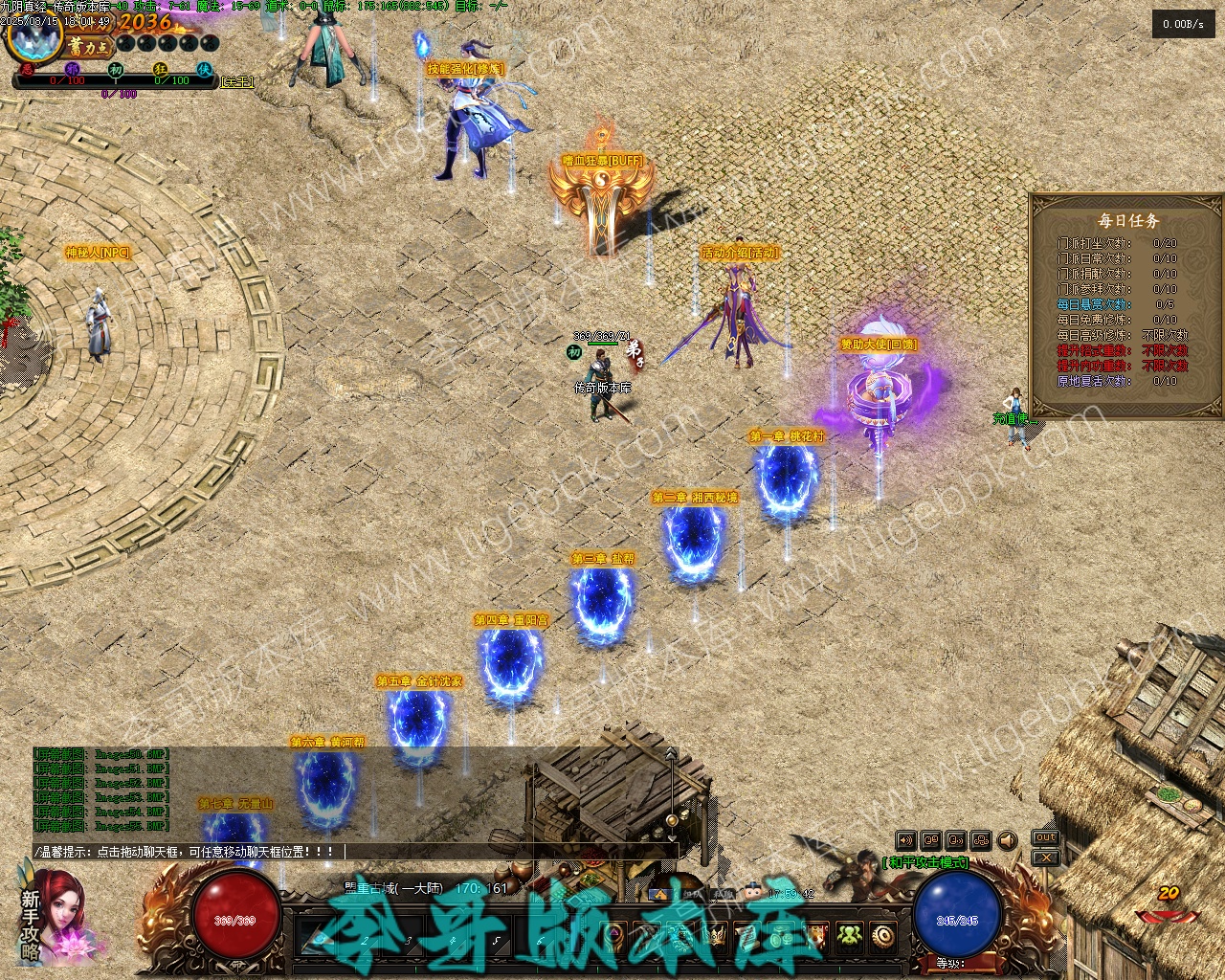Click the X close button under 'out'
Viewport: 1225px width, 980px height.
click(x=1045, y=858)
